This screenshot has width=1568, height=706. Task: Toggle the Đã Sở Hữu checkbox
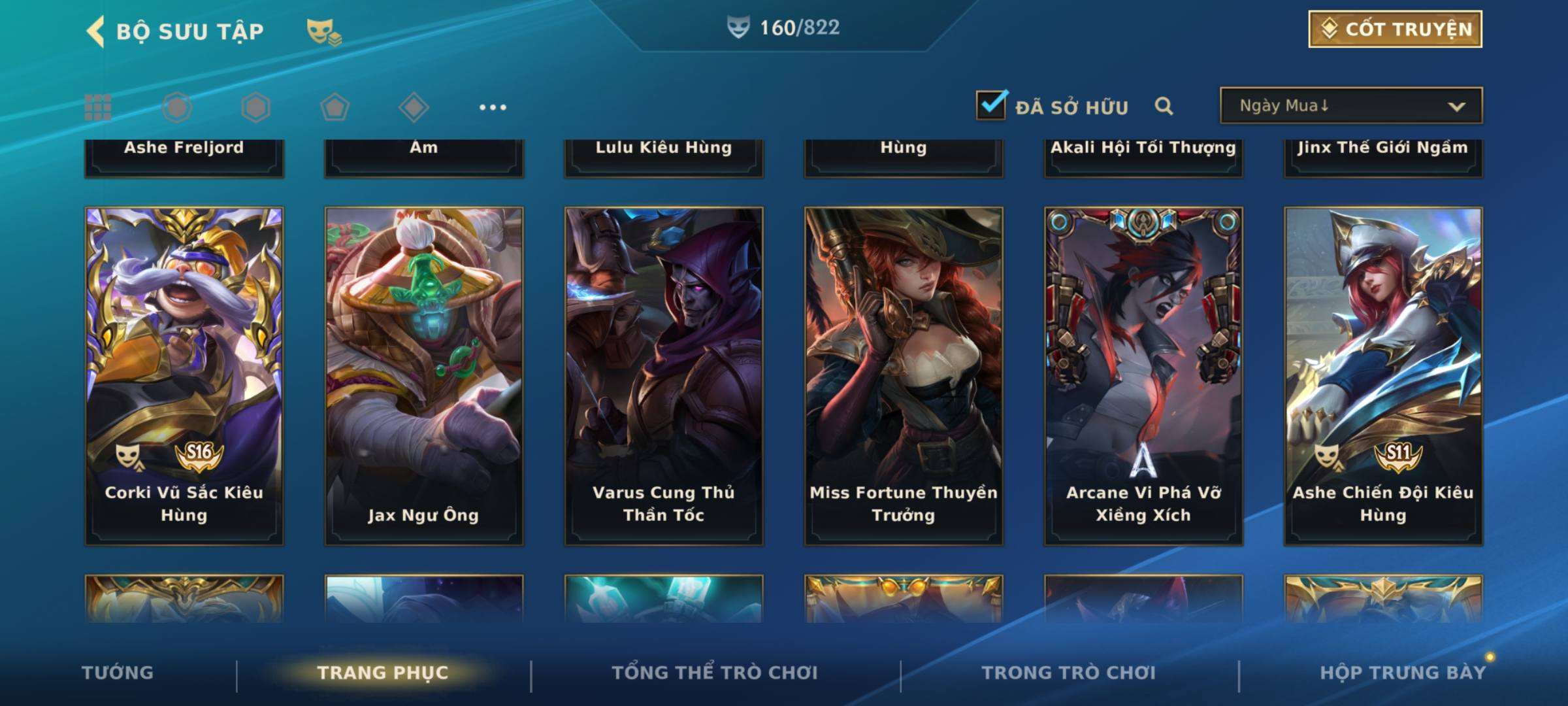click(991, 105)
